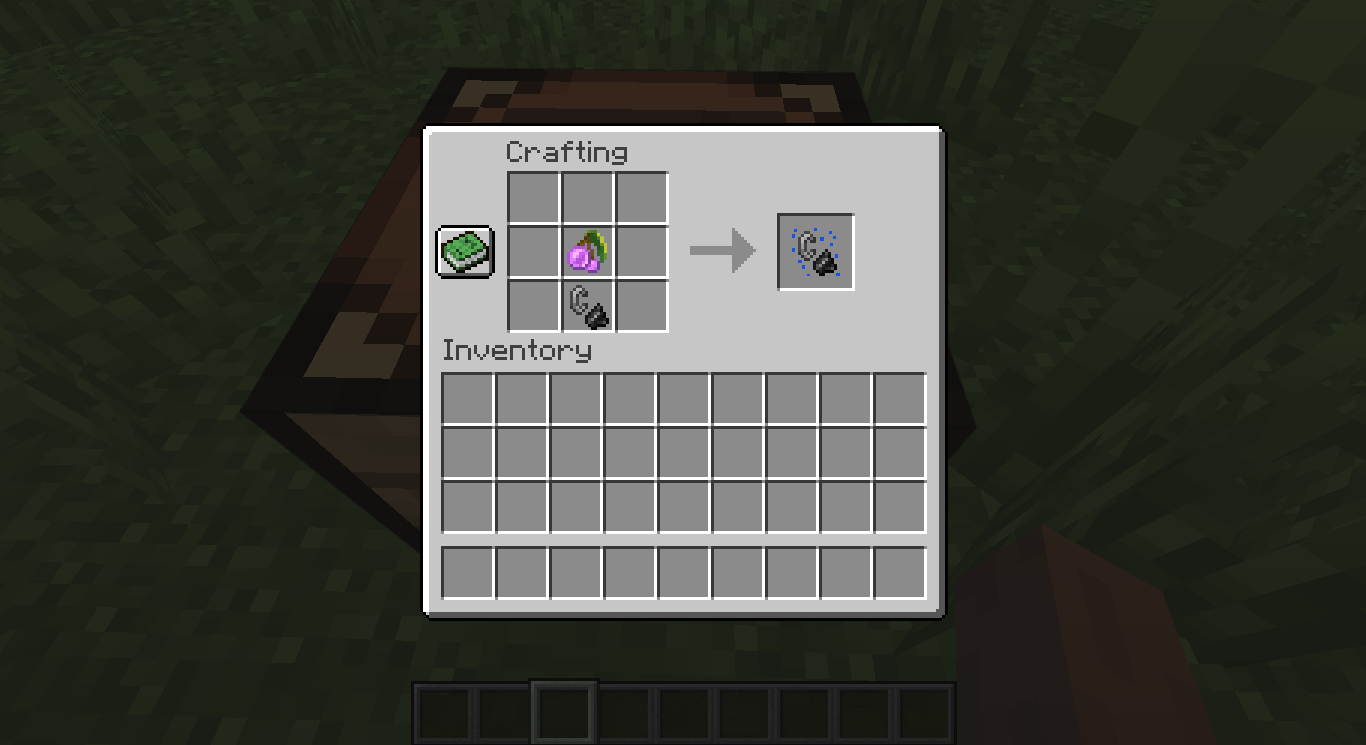1366x745 pixels.
Task: Grab the flint and steel ingredient
Action: pos(587,303)
